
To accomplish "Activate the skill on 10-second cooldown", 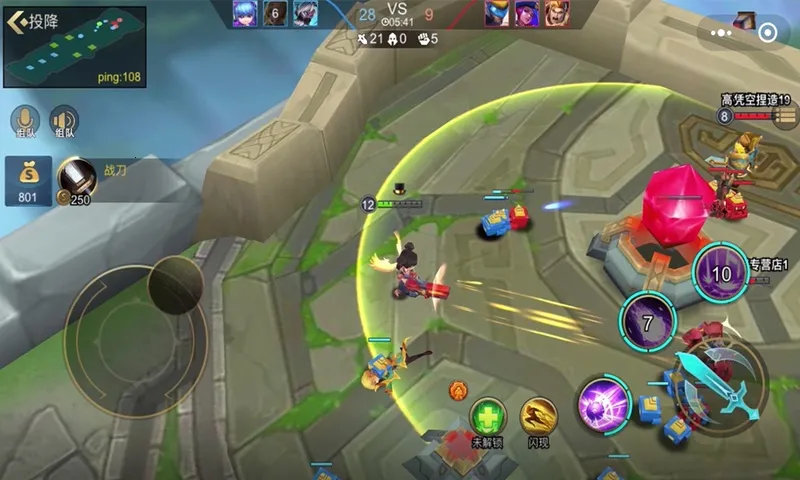I will tap(720, 272).
